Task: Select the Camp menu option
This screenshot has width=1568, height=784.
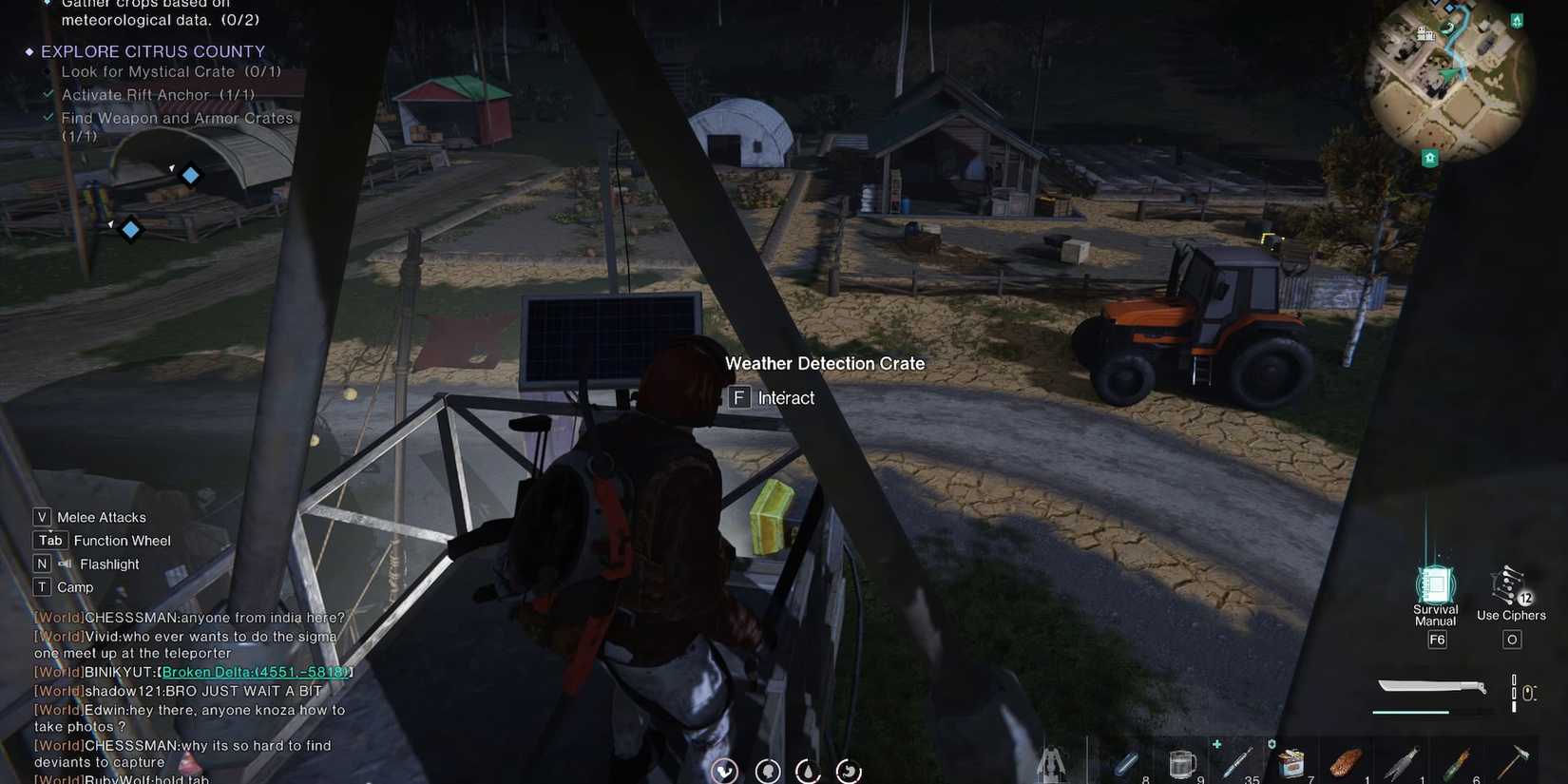Action: pyautogui.click(x=75, y=586)
